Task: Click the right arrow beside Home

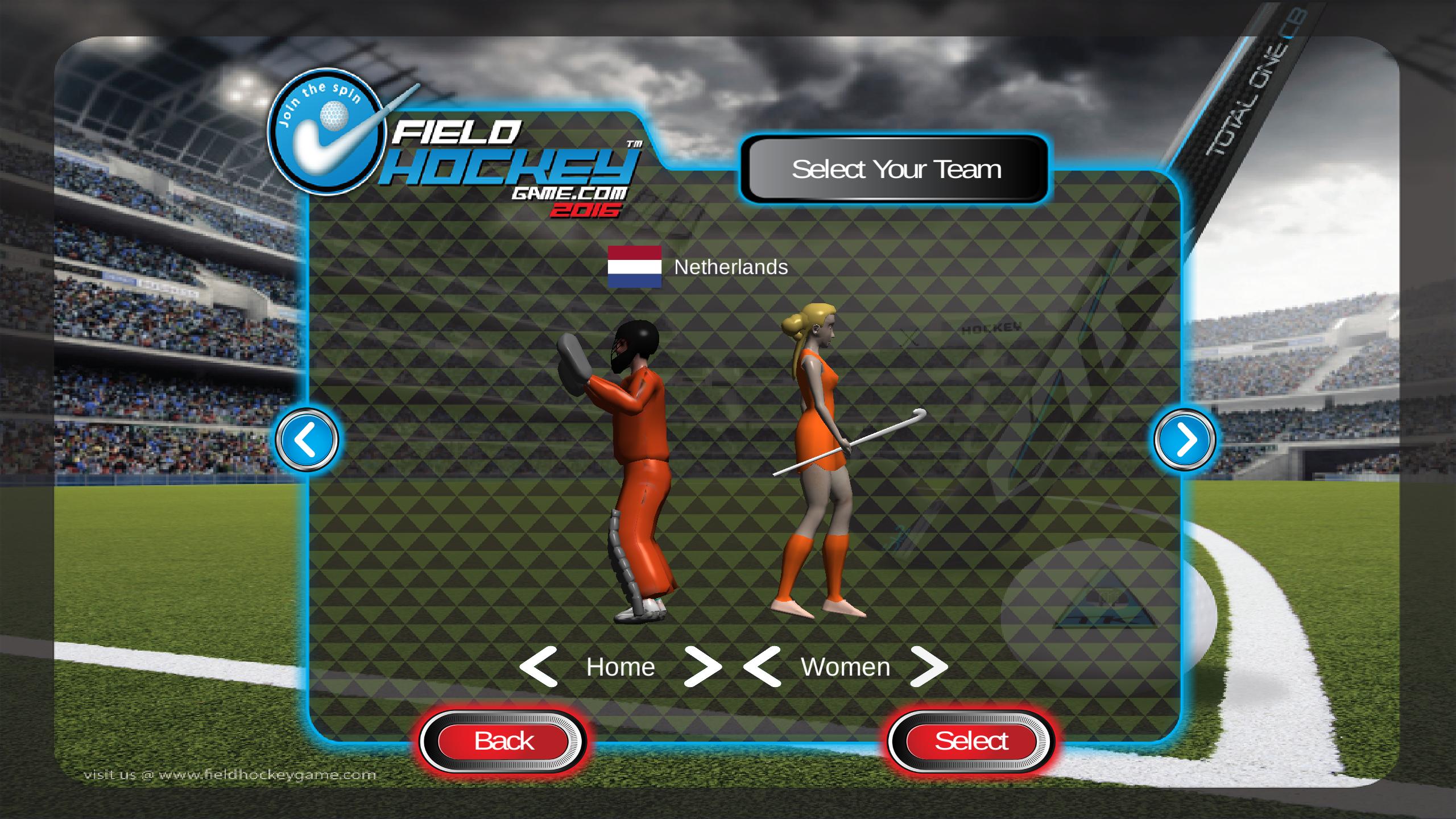Action: tap(702, 667)
